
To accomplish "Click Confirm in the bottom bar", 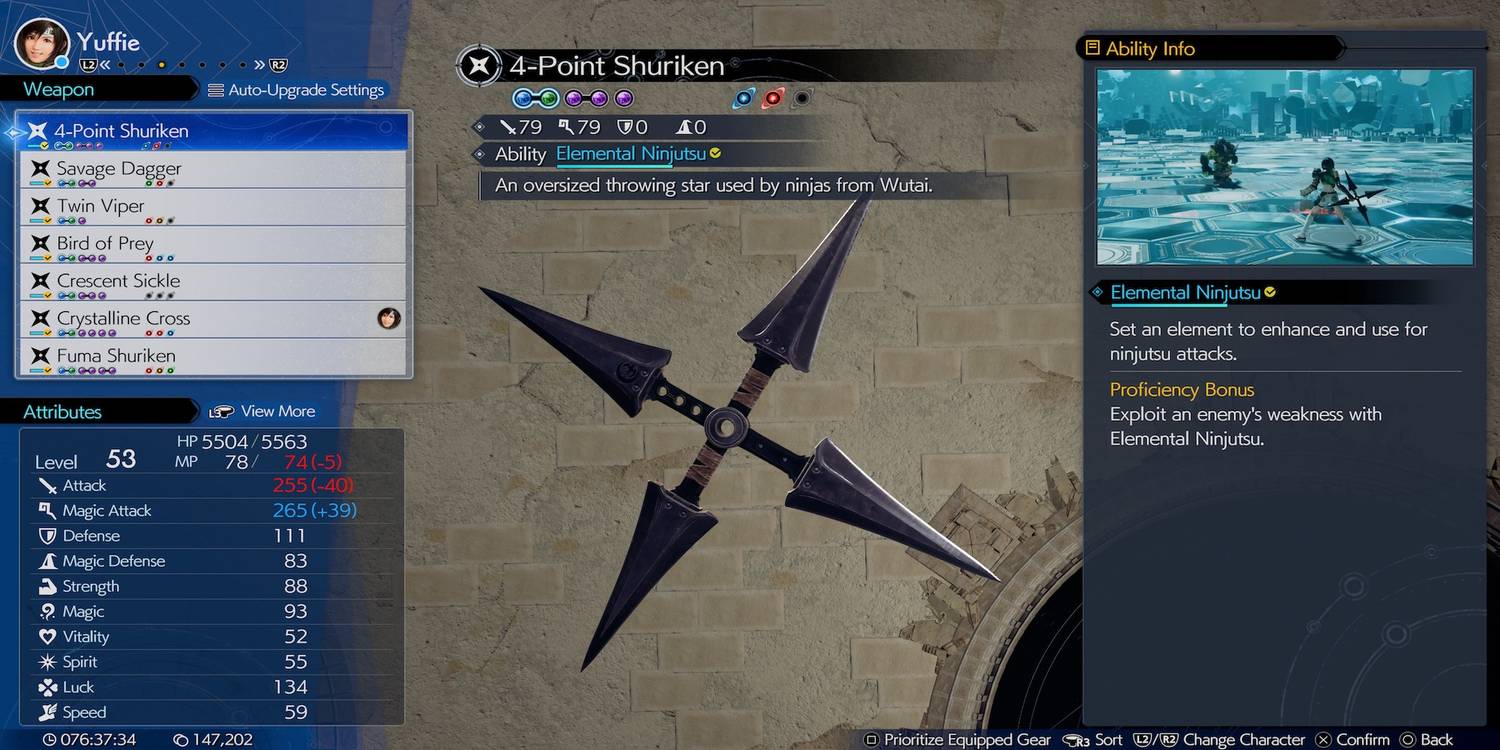I will pyautogui.click(x=1353, y=740).
